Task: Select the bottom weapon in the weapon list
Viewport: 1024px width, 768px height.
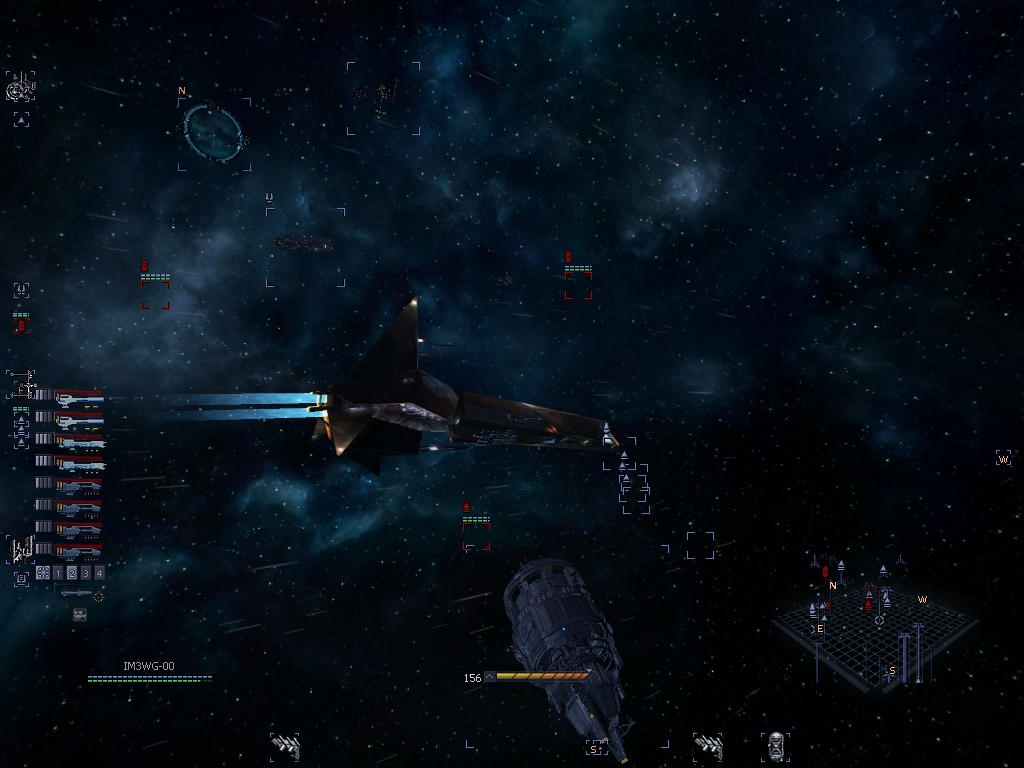Action: [x=79, y=550]
